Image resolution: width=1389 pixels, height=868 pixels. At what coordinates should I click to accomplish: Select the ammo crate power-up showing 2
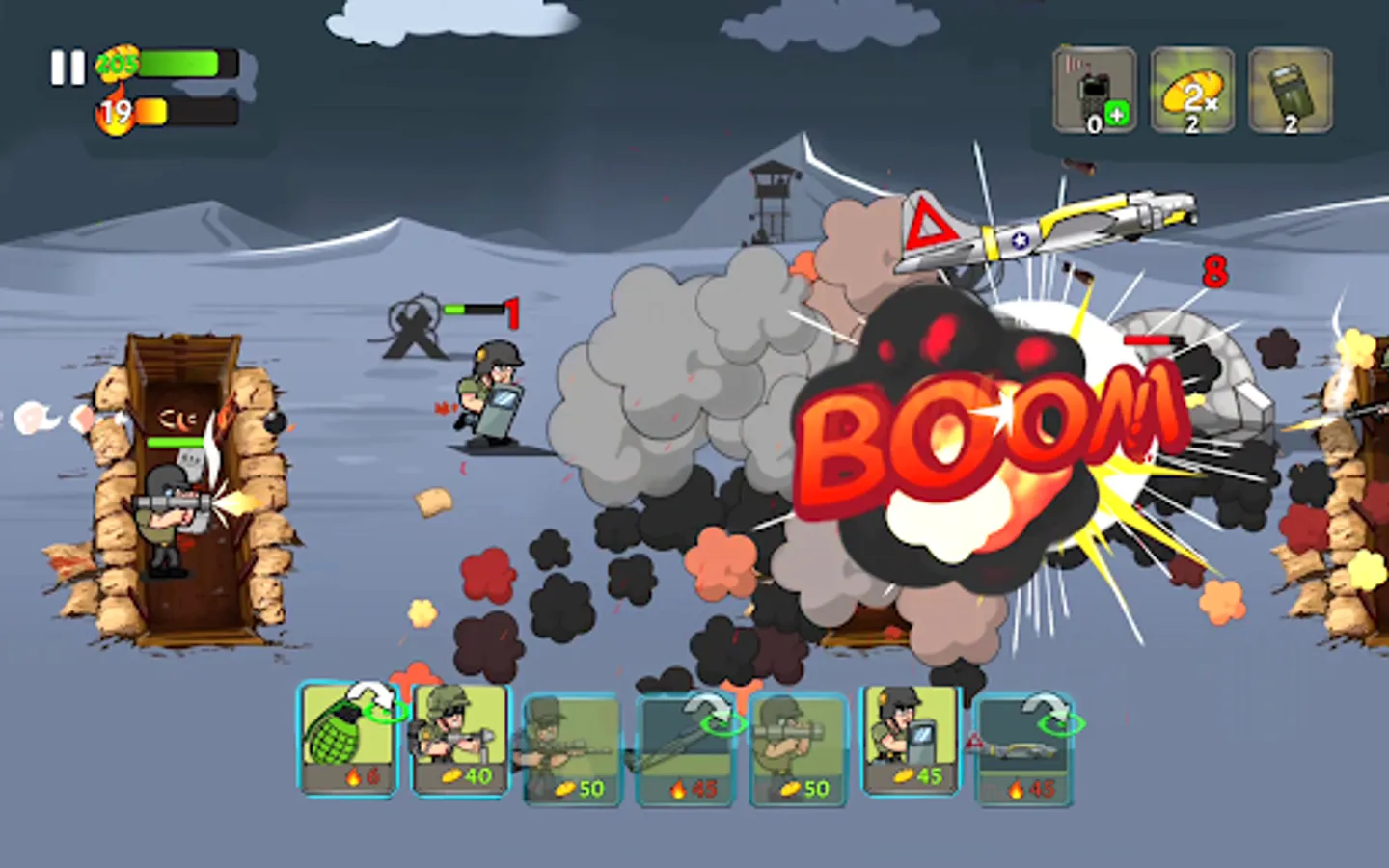(1293, 92)
